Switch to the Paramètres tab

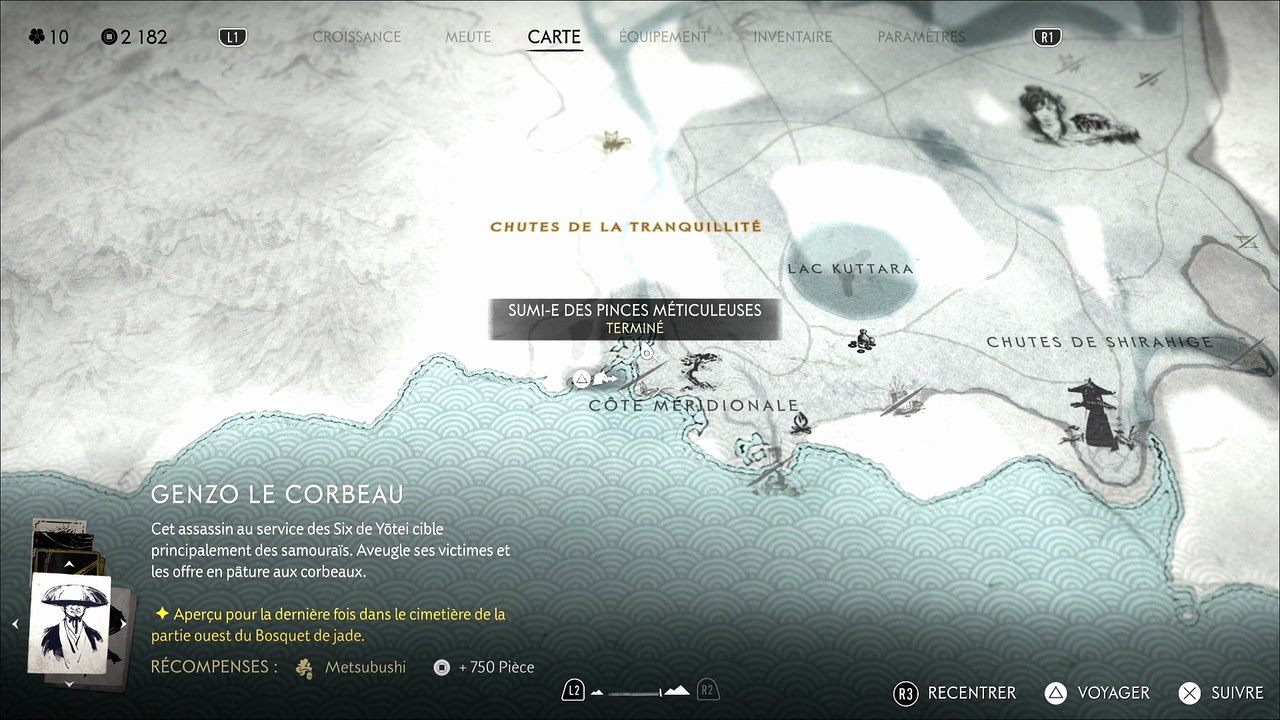(x=921, y=37)
